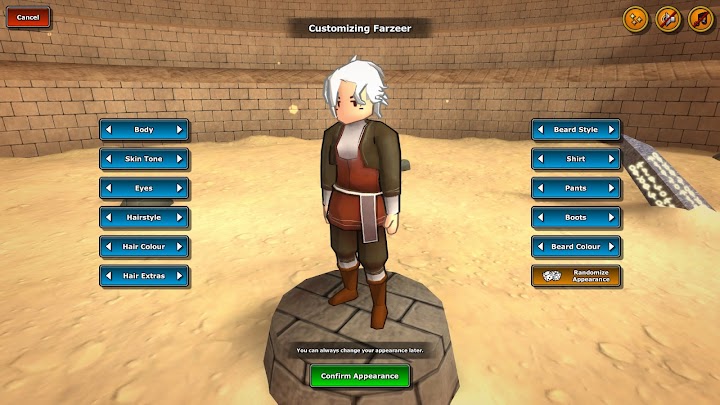Confirm Appearance with the green button
Viewport: 720px width, 405px height.
pyautogui.click(x=360, y=376)
